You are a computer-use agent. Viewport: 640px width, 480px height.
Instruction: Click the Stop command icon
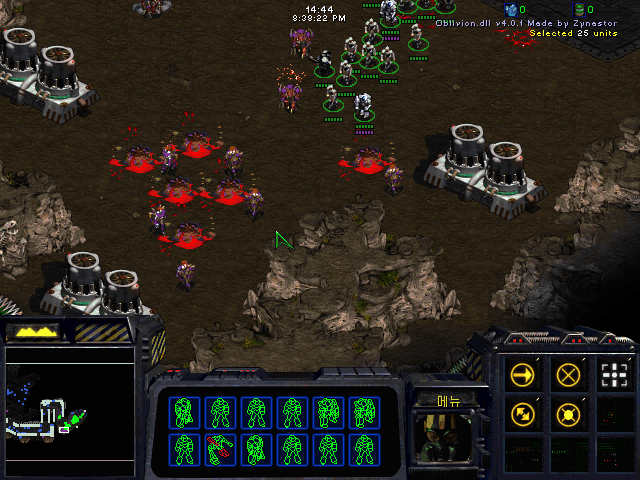[569, 375]
